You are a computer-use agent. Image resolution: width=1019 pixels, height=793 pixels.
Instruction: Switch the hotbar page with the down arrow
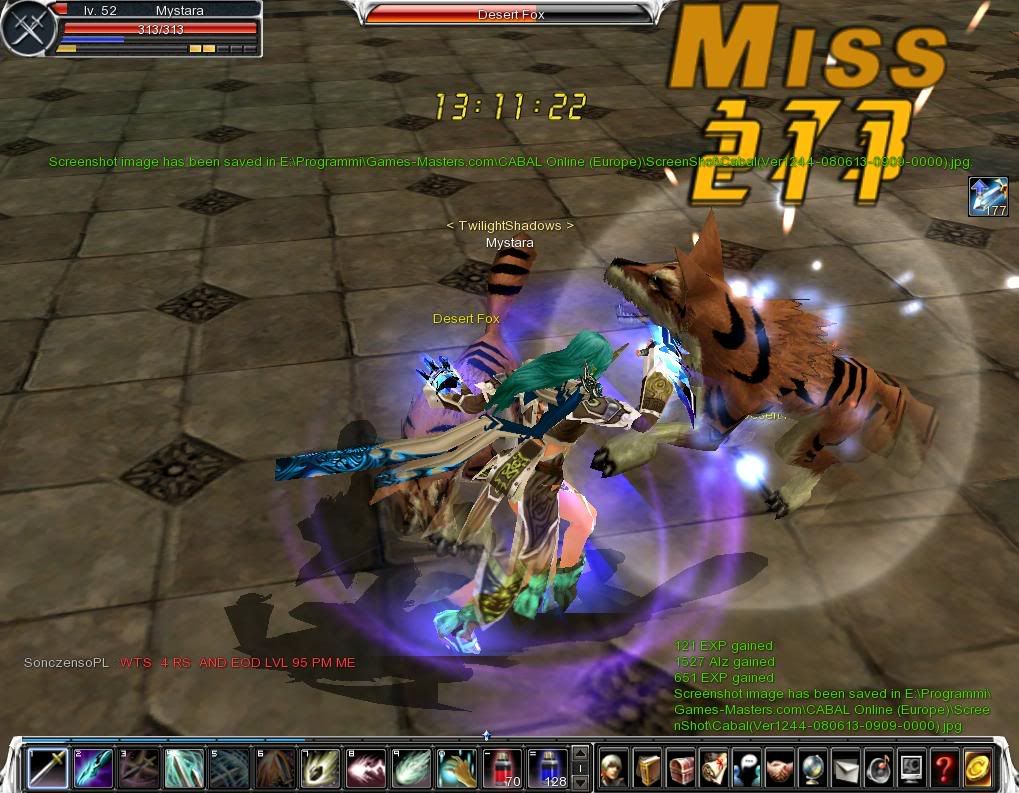[x=580, y=781]
